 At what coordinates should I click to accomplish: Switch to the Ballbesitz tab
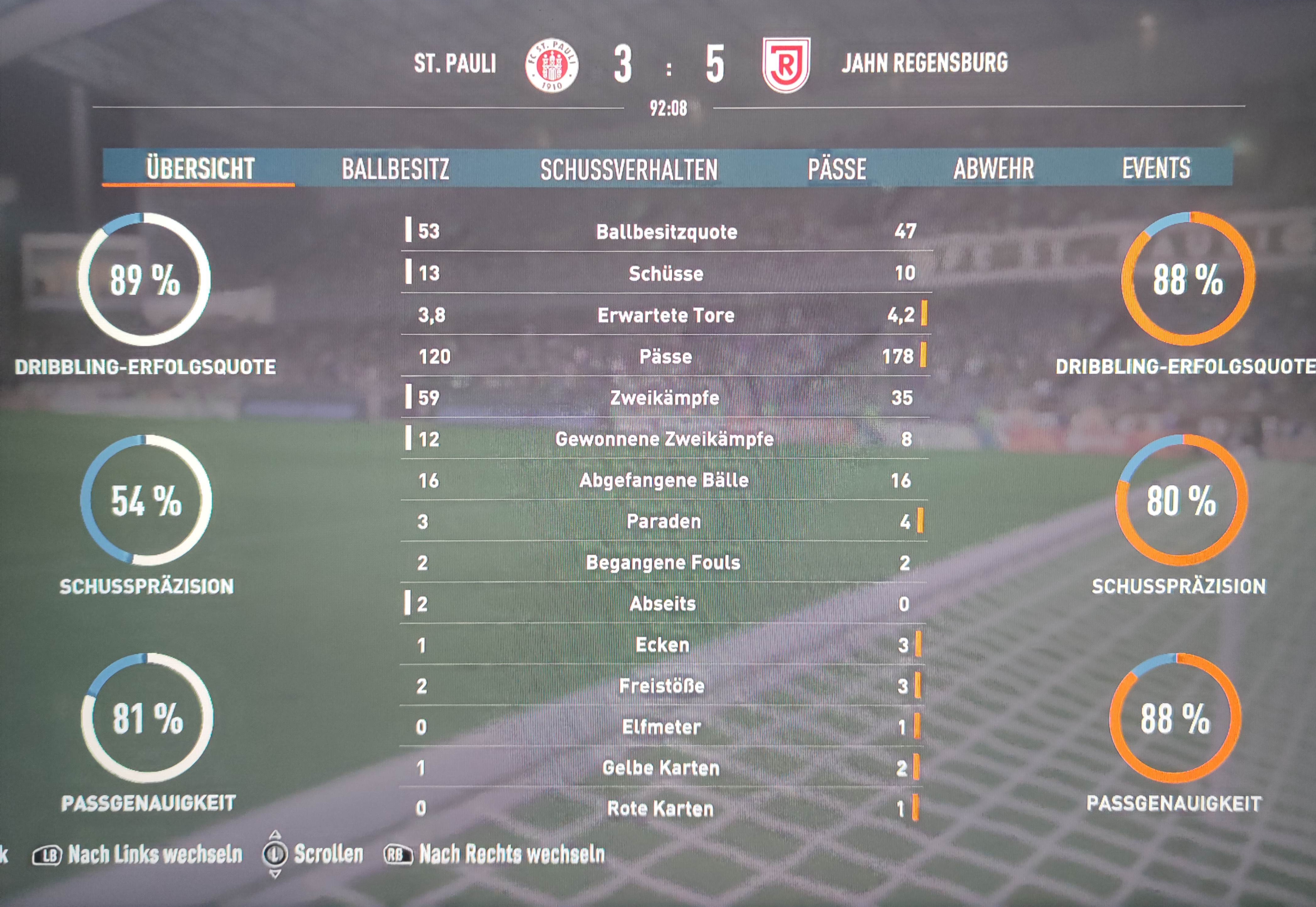coord(396,169)
